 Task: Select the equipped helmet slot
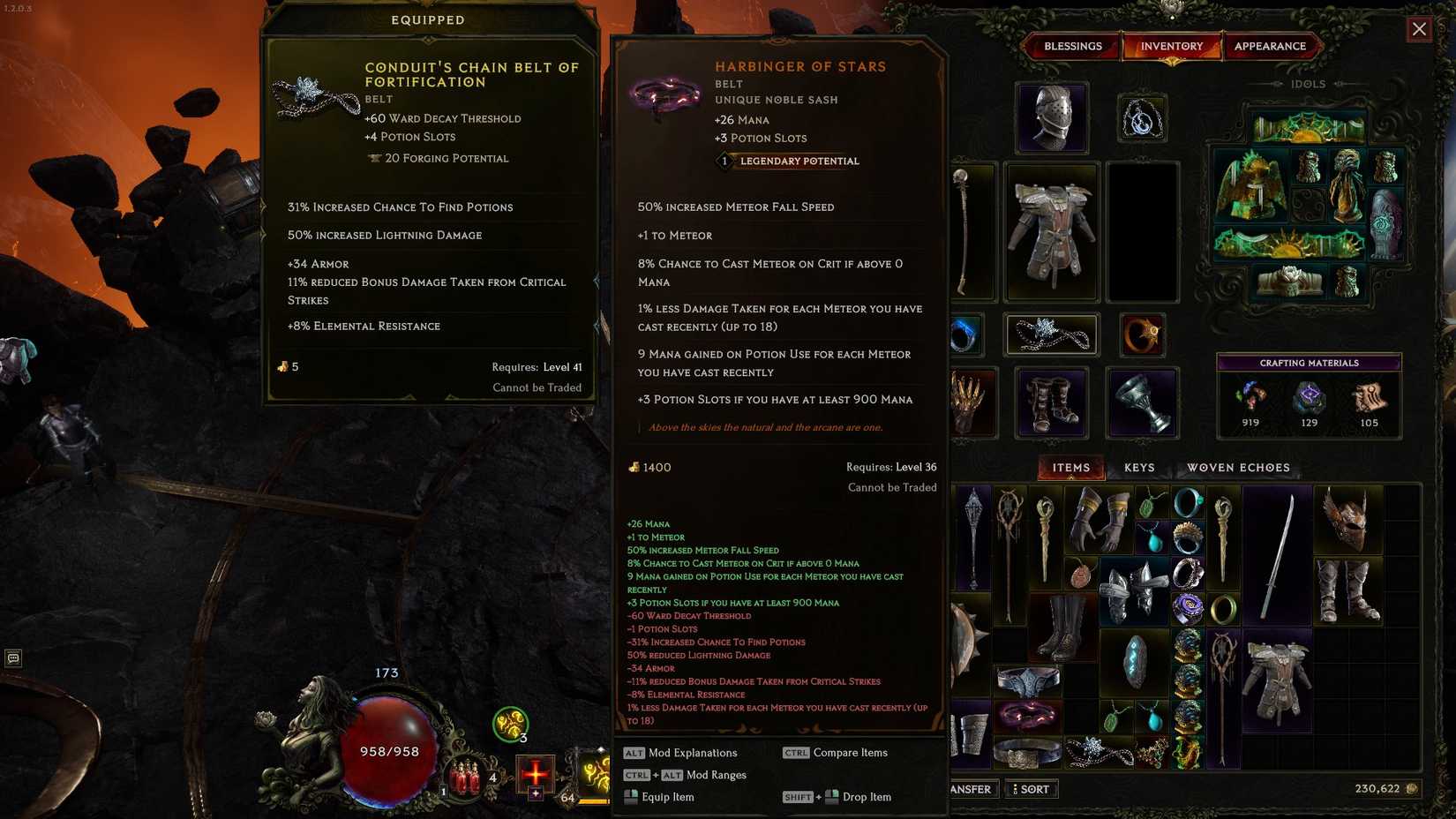1051,117
